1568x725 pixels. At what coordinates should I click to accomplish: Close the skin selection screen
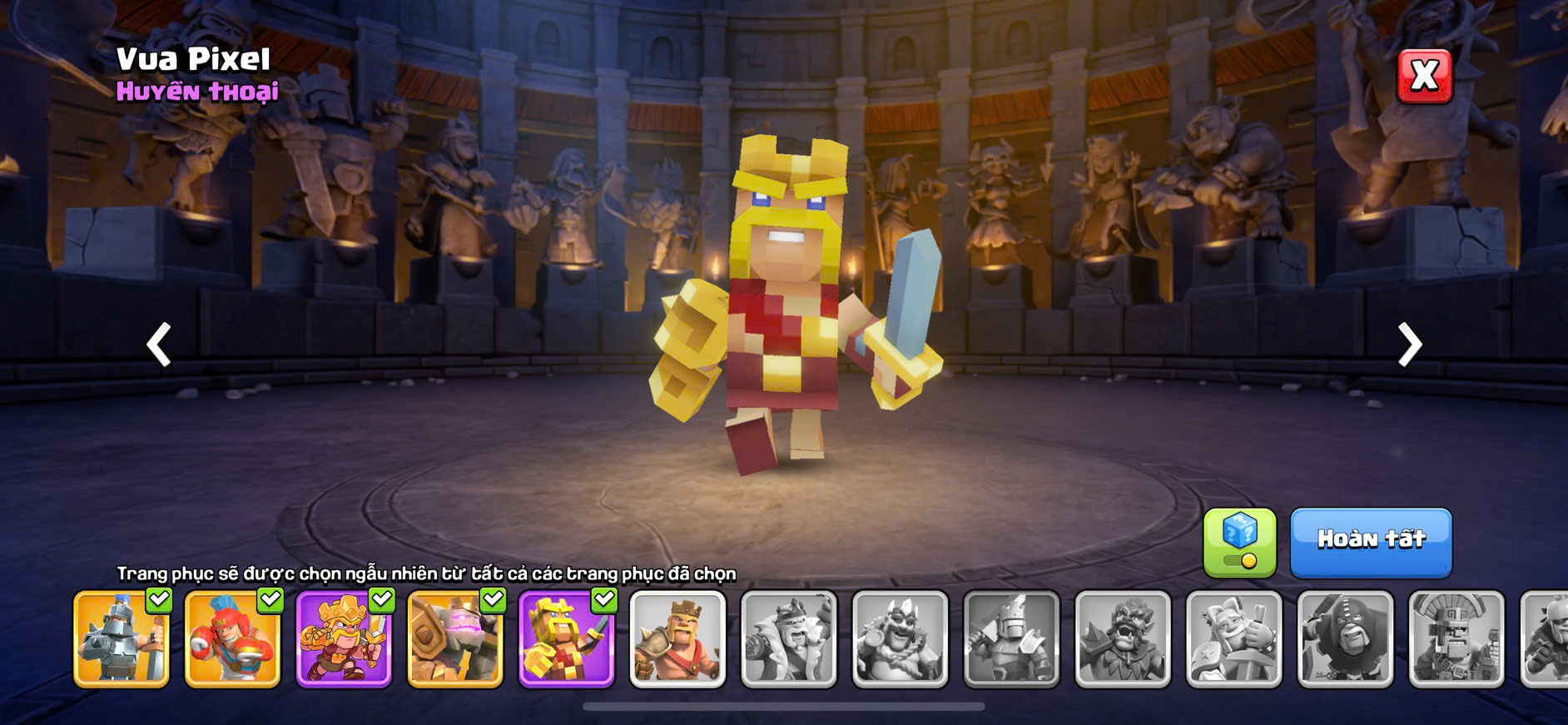click(1424, 77)
